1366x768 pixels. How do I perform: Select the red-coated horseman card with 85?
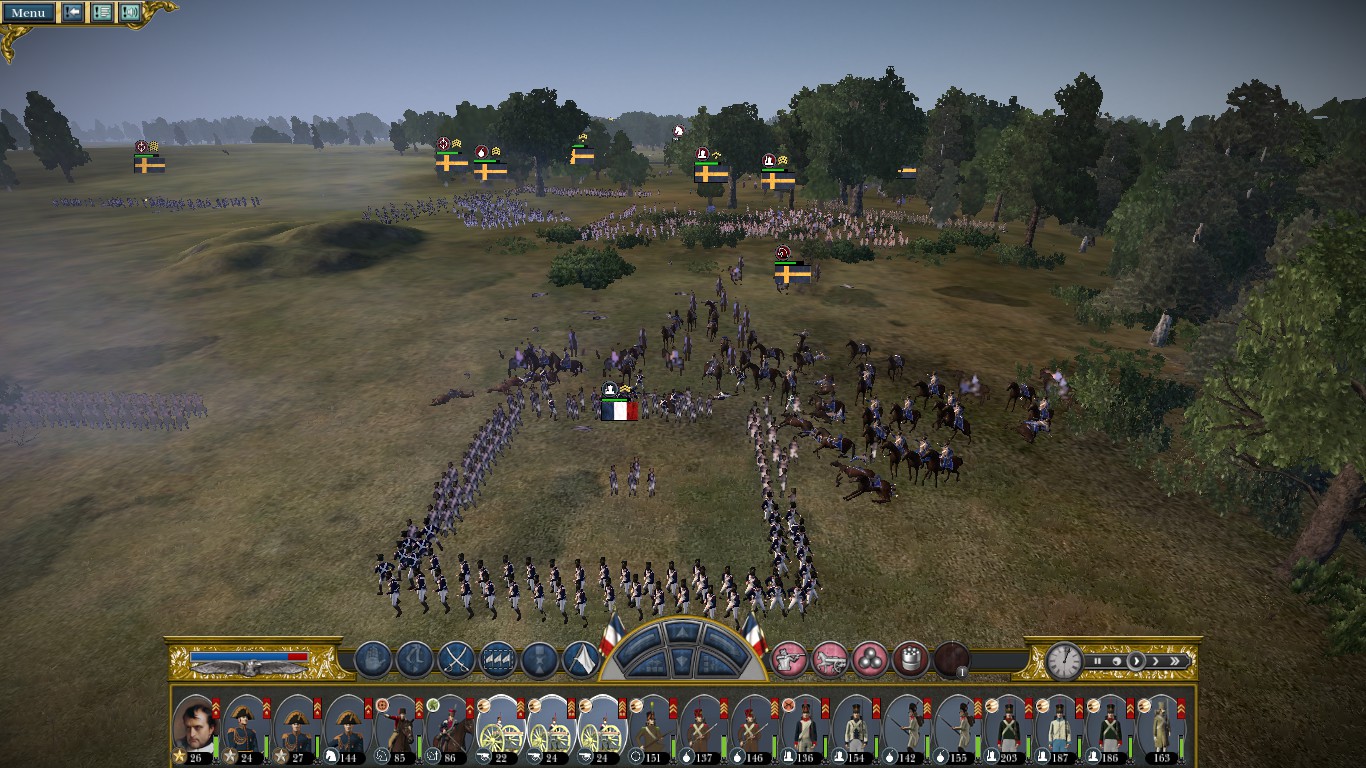tap(398, 726)
